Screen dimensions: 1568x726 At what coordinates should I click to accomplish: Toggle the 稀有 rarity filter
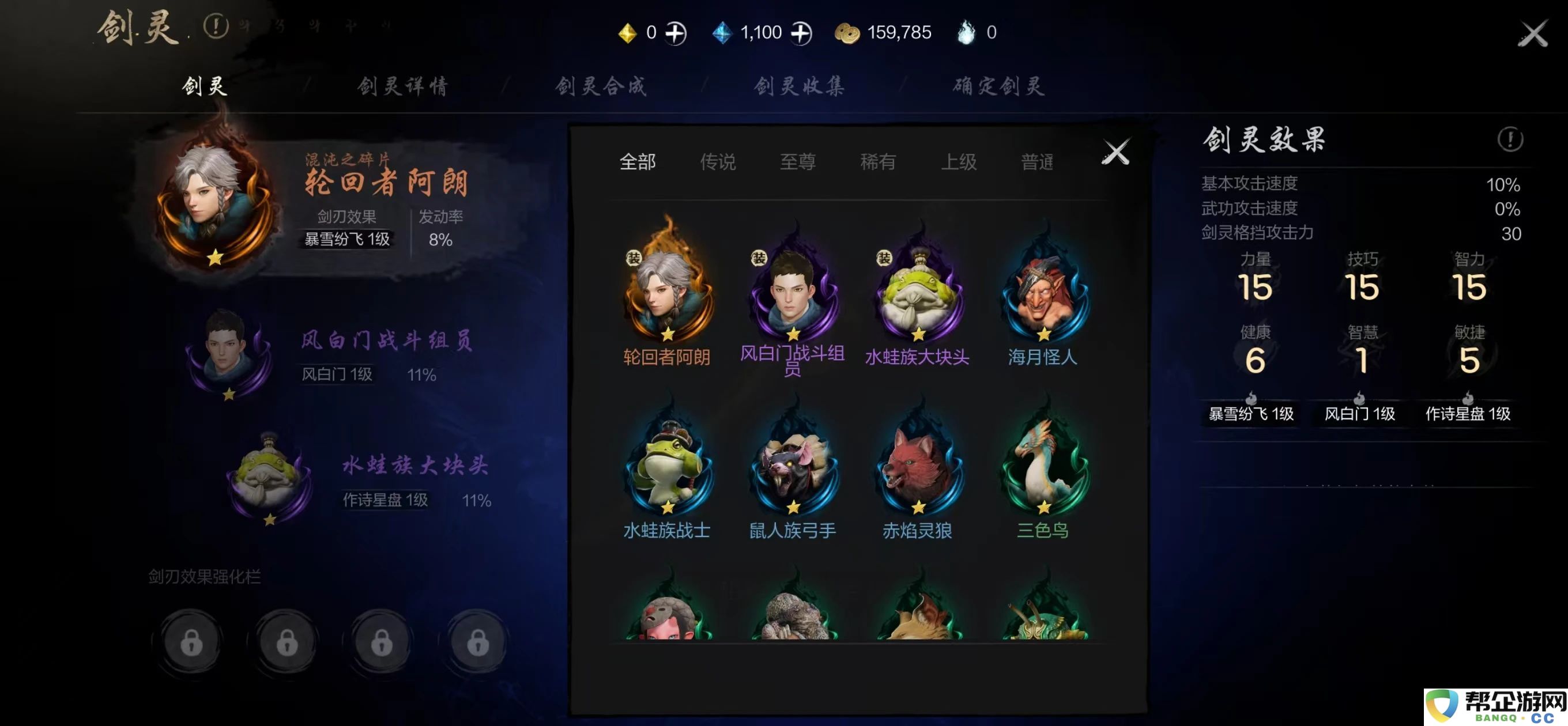876,162
